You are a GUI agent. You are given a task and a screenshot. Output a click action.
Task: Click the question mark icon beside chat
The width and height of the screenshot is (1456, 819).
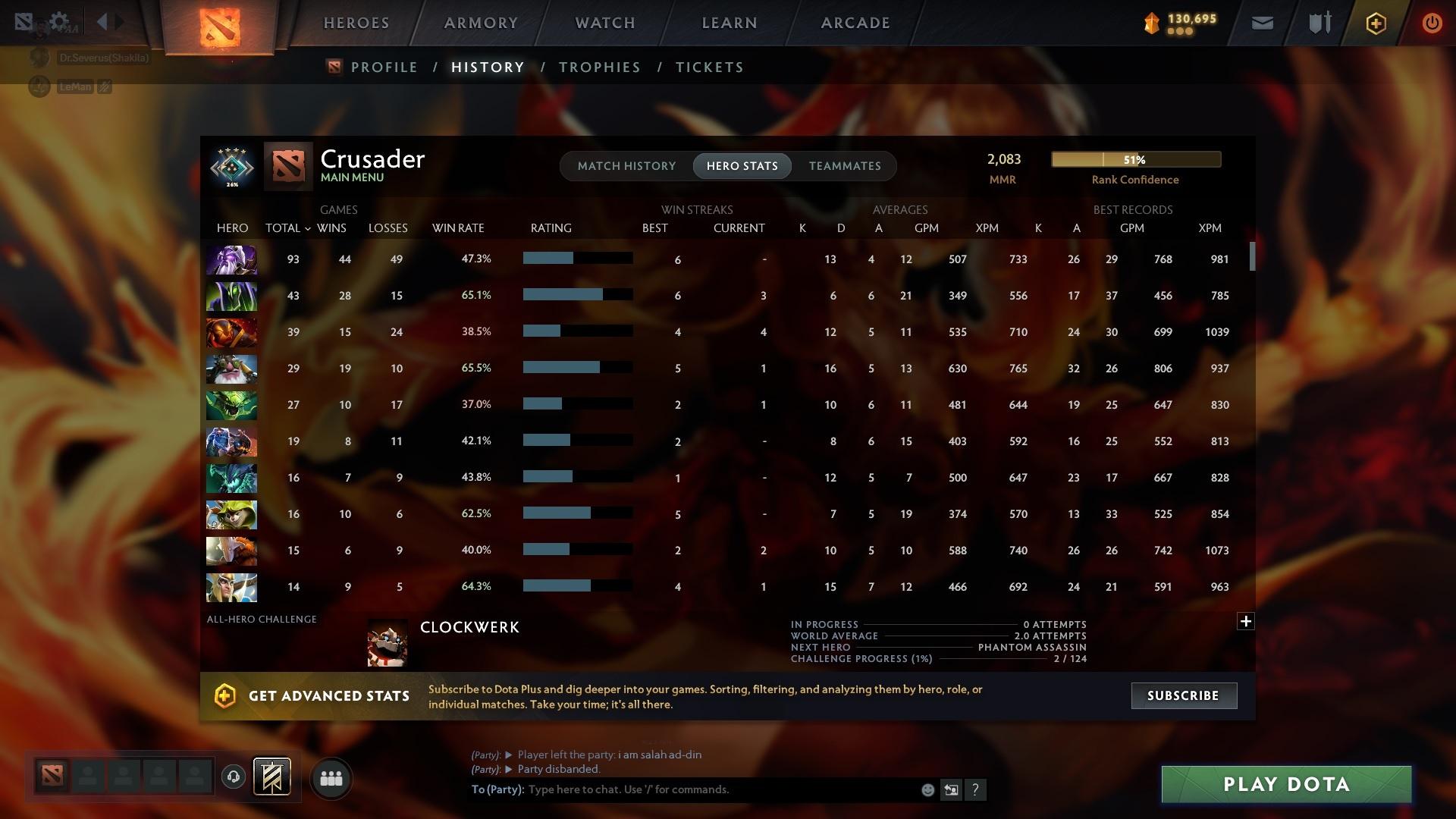pos(977,790)
